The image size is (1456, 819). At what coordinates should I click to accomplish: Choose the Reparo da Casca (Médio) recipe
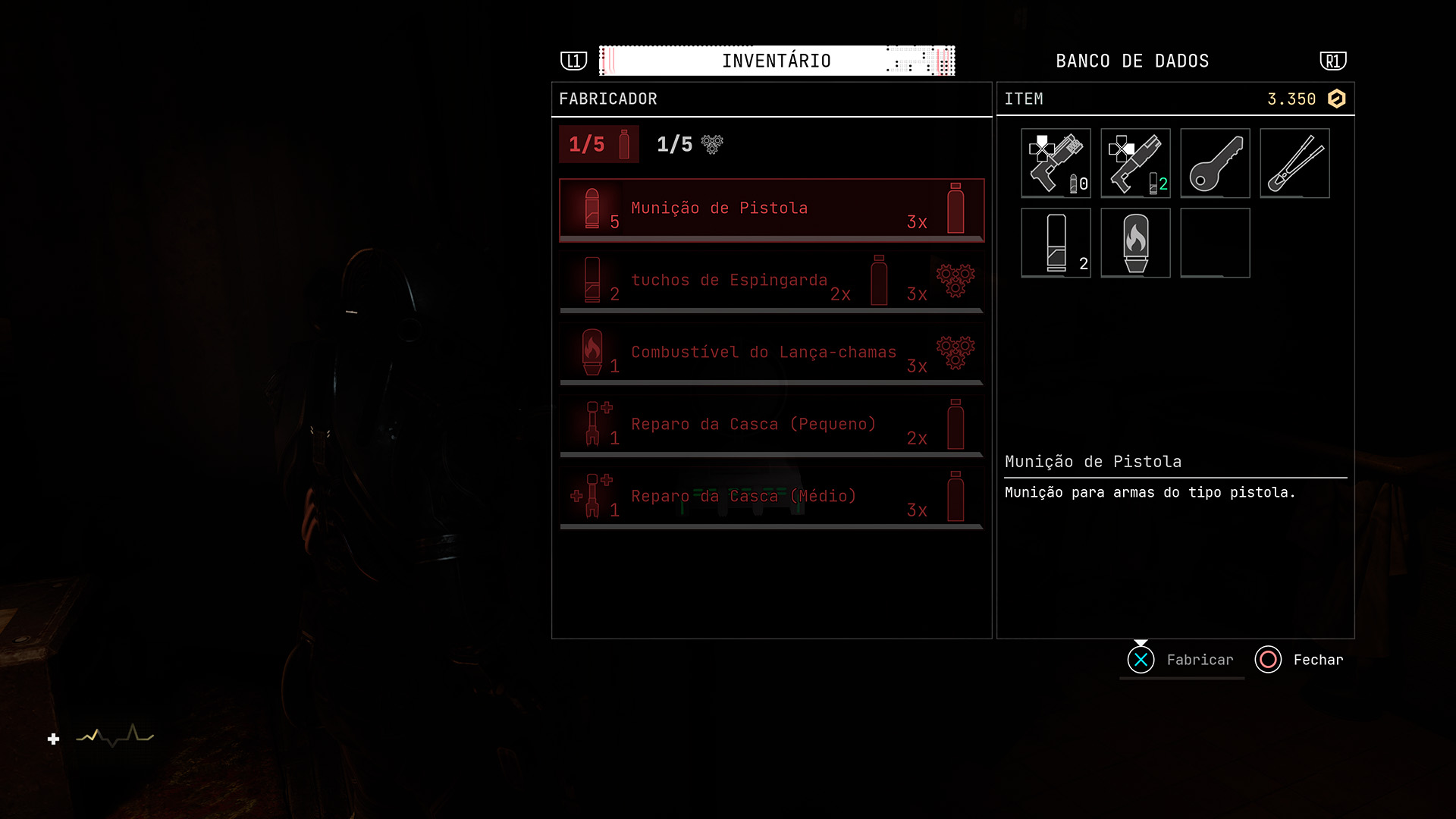point(771,498)
